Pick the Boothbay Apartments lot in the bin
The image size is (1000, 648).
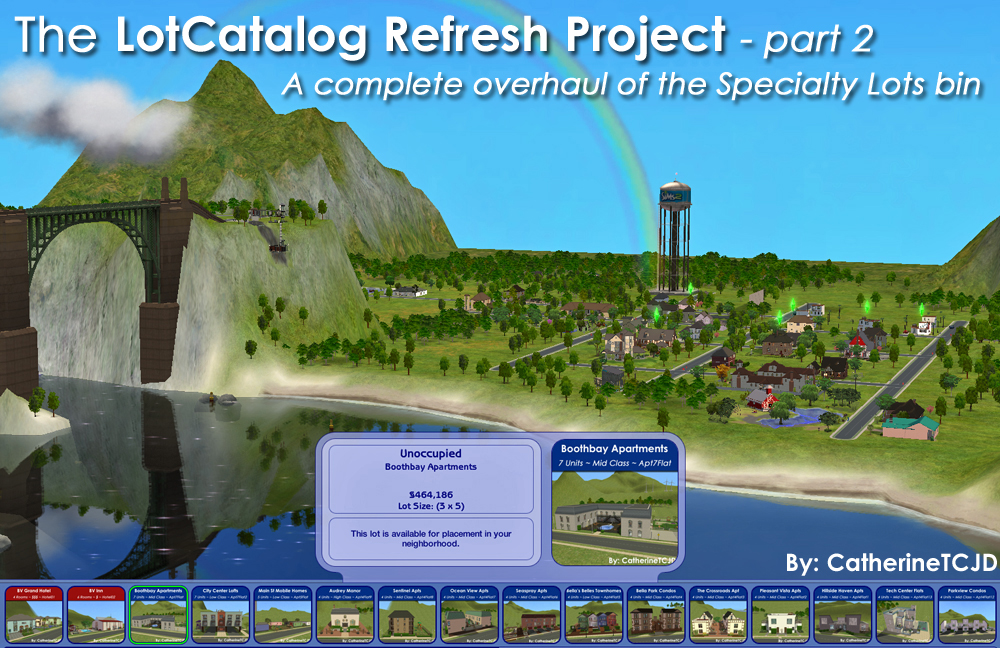(x=158, y=614)
